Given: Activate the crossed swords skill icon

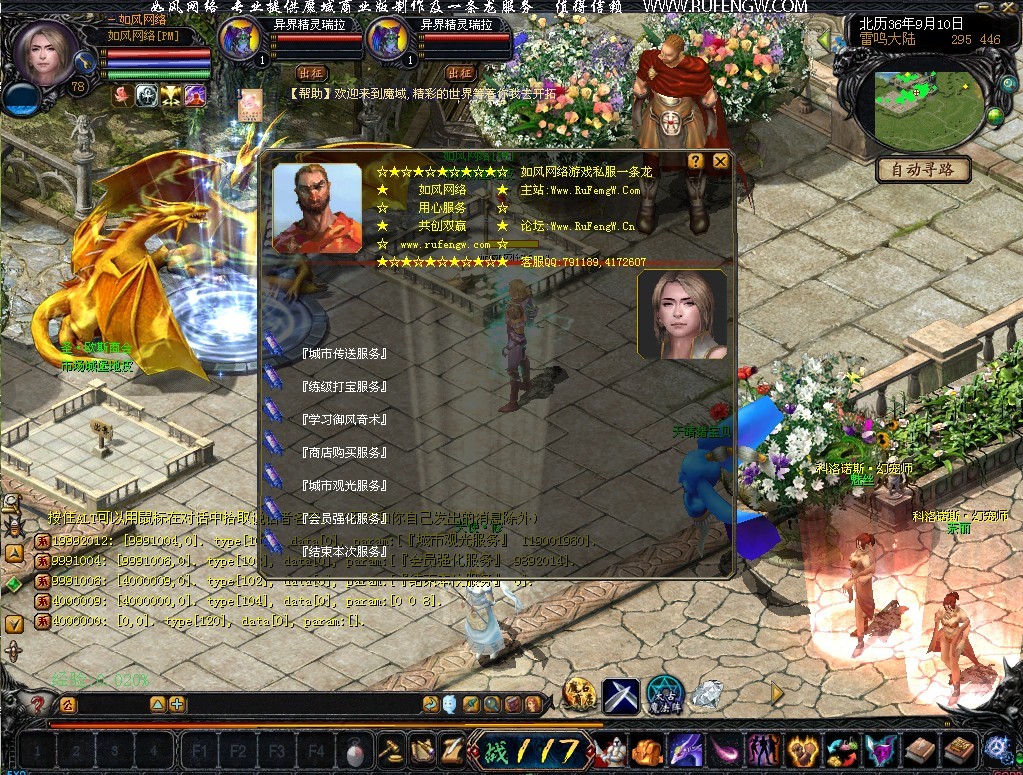Looking at the screenshot, I should click(x=621, y=695).
